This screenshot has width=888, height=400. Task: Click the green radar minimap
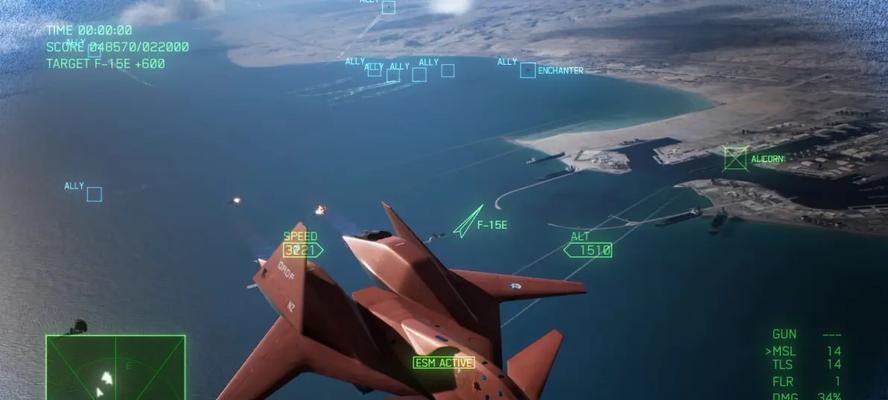point(115,367)
